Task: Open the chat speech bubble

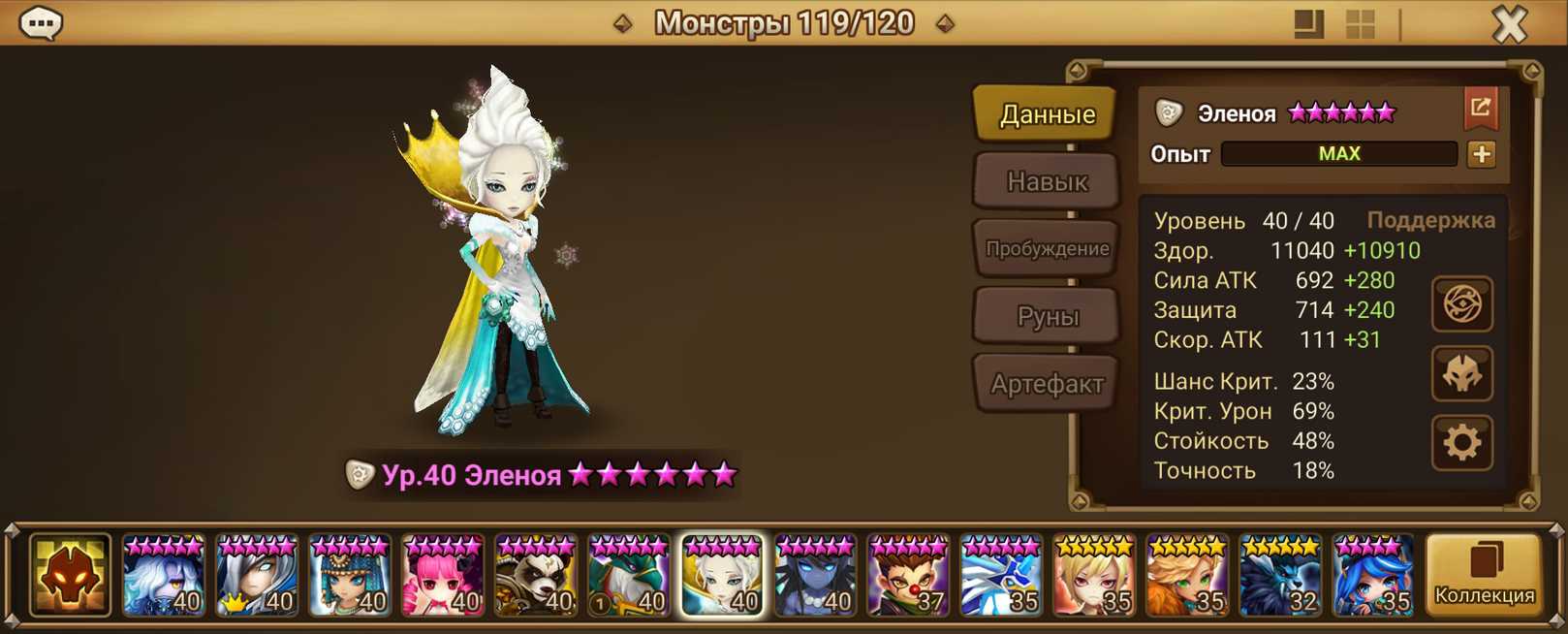Action: 42,23
